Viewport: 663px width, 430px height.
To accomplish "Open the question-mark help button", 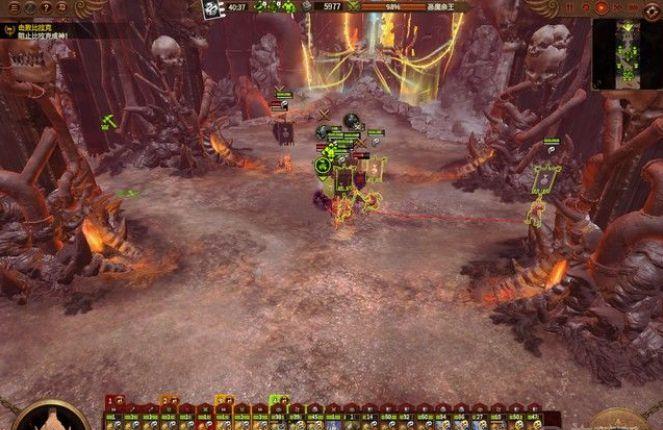I will [46, 8].
